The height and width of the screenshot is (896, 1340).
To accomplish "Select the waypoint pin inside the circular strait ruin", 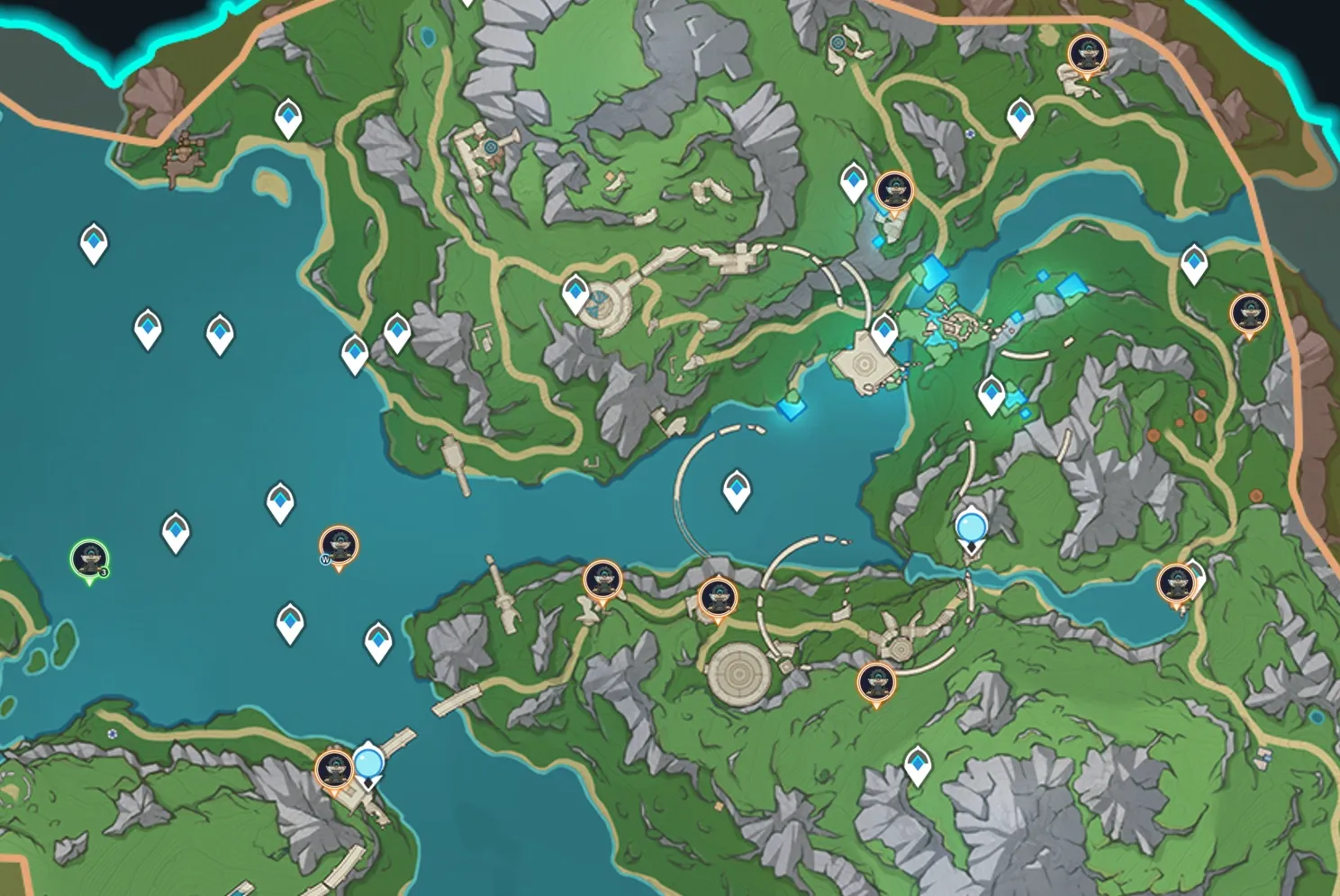I will [738, 489].
